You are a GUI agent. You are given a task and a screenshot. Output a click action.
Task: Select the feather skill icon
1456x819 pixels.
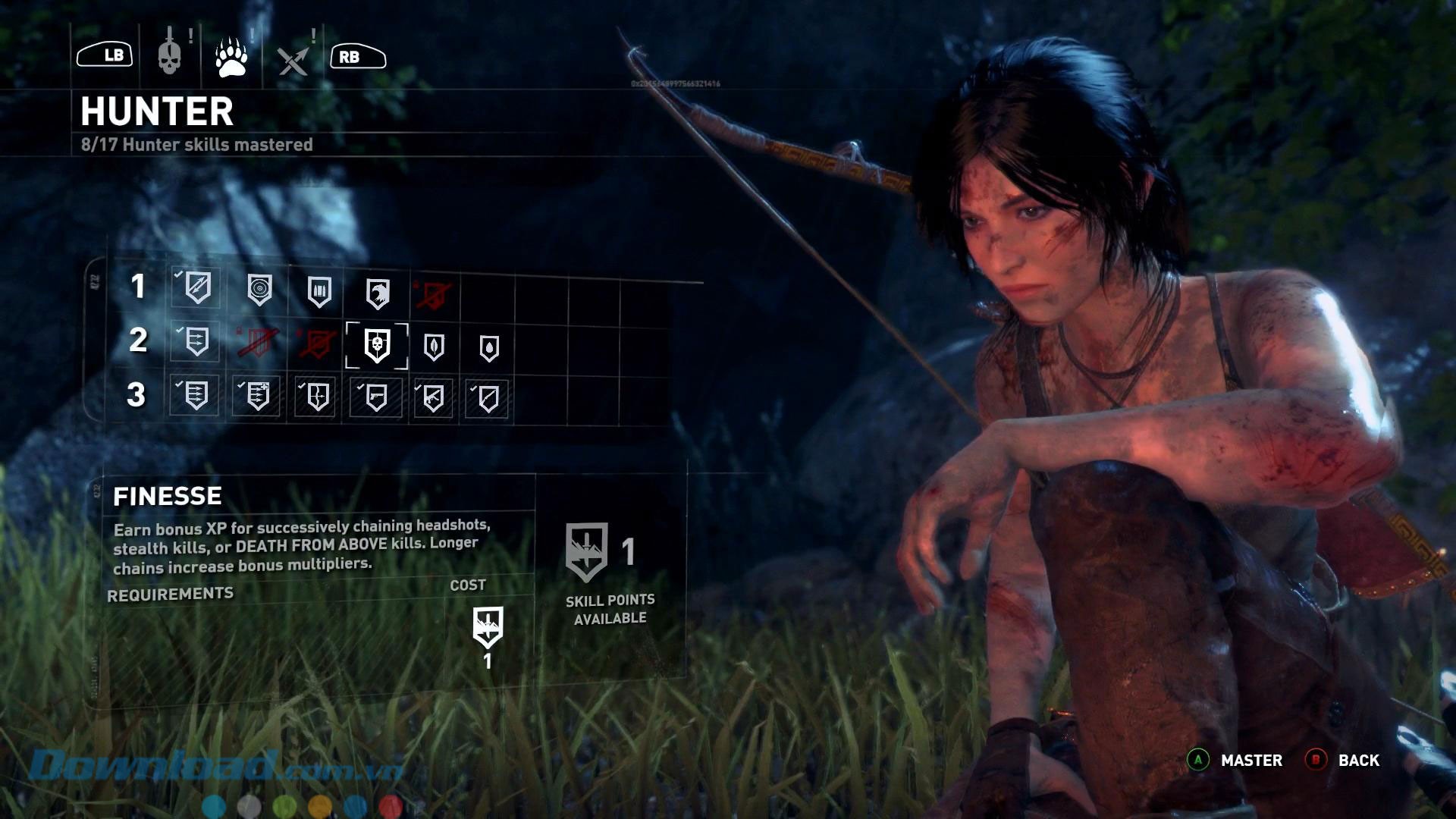pos(434,347)
